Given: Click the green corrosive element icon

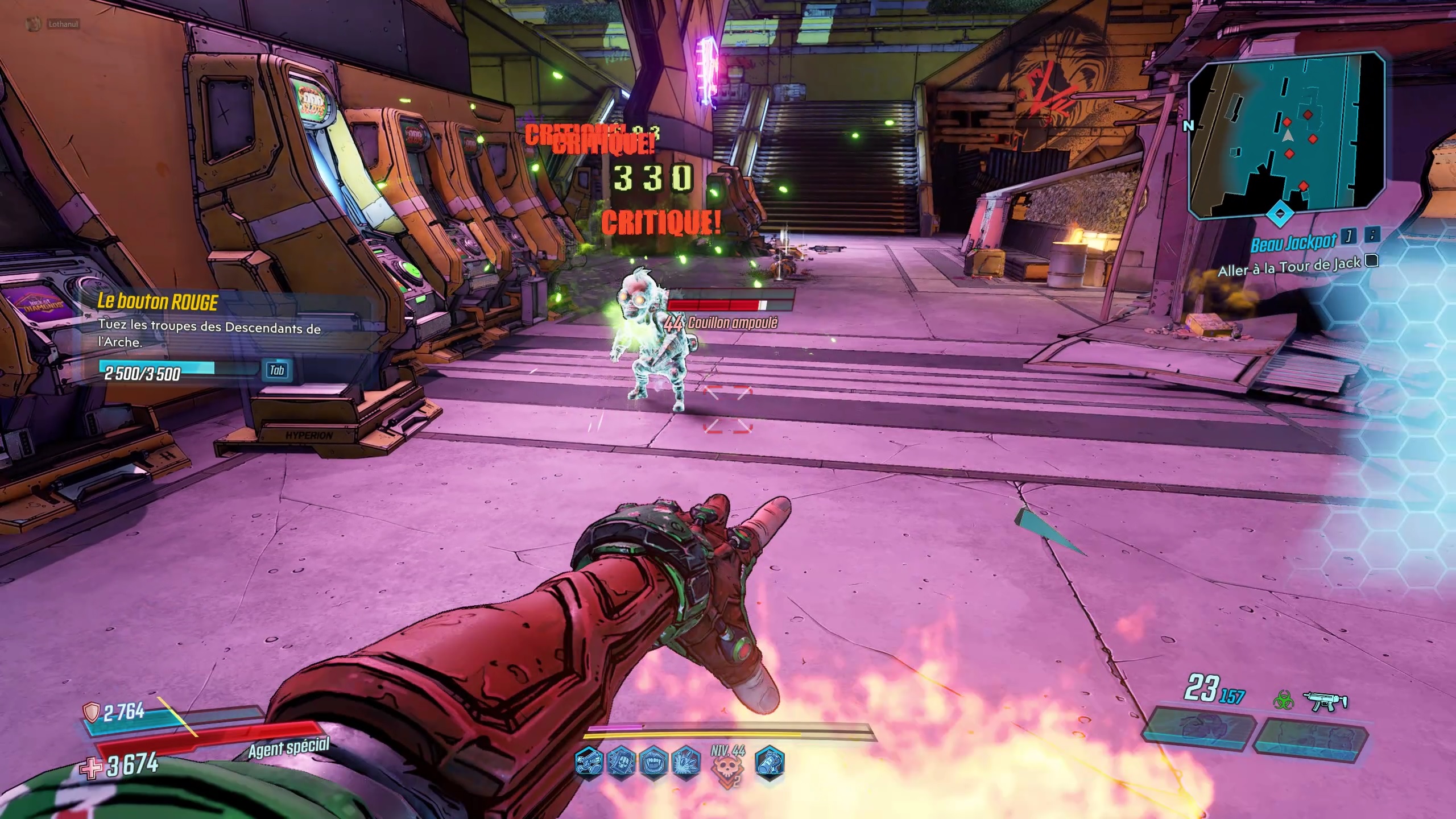Looking at the screenshot, I should point(1283,701).
